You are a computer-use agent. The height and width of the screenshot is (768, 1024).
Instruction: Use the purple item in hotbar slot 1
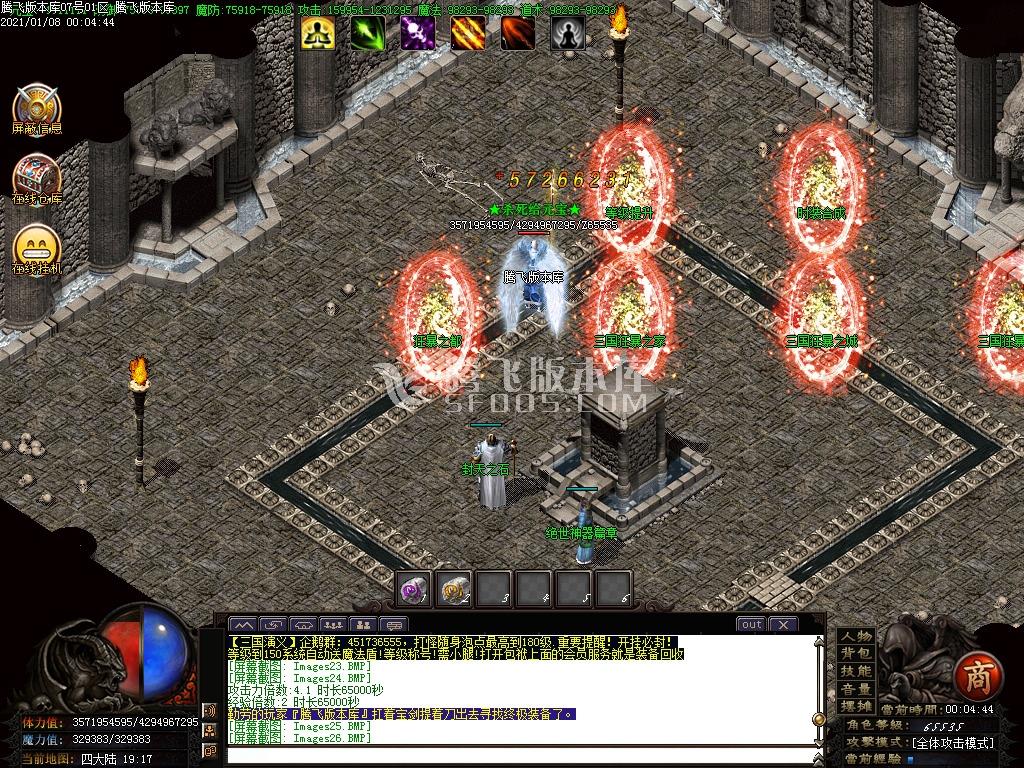[413, 588]
